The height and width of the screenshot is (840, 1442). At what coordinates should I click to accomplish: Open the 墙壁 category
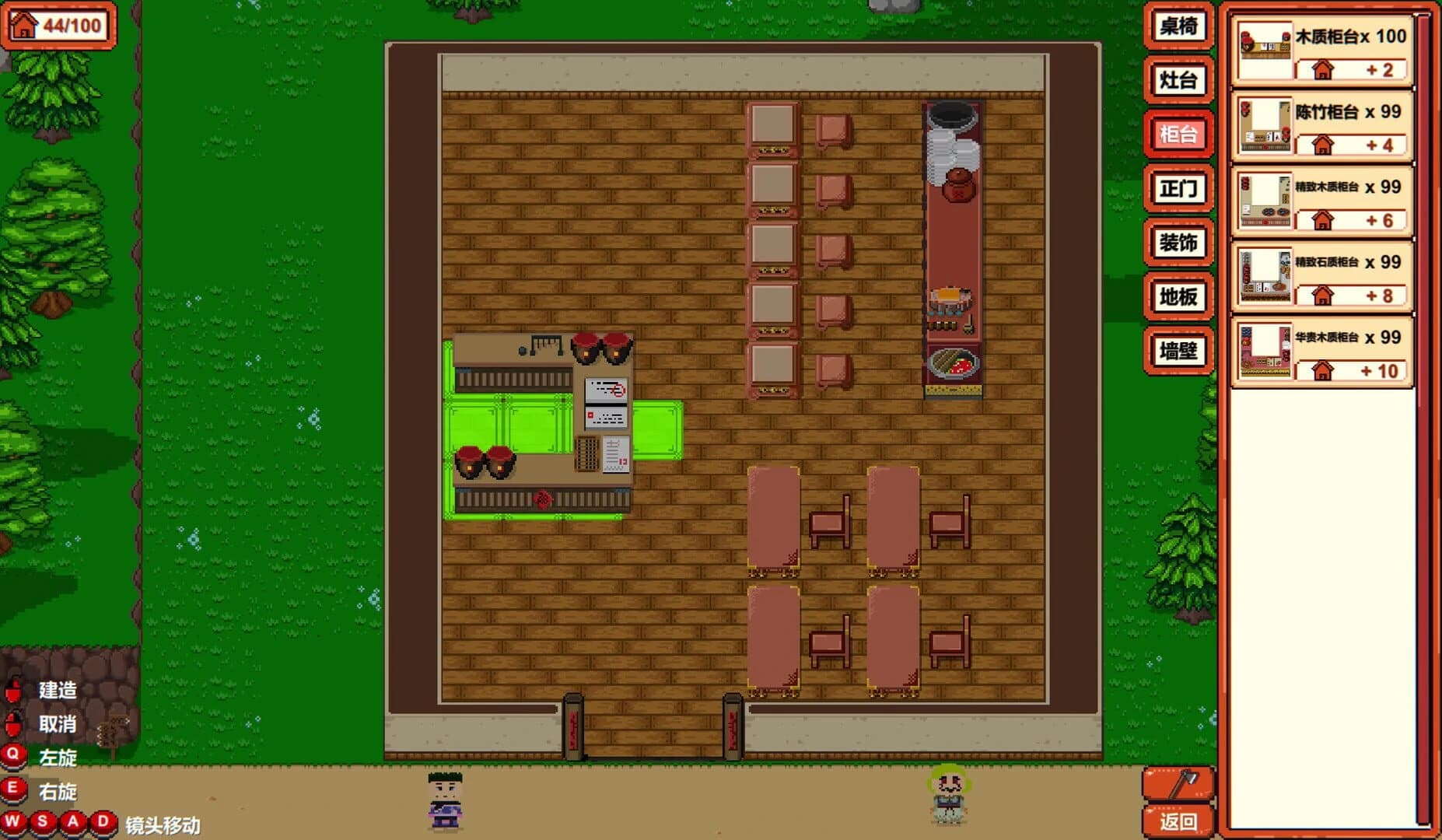tap(1178, 352)
